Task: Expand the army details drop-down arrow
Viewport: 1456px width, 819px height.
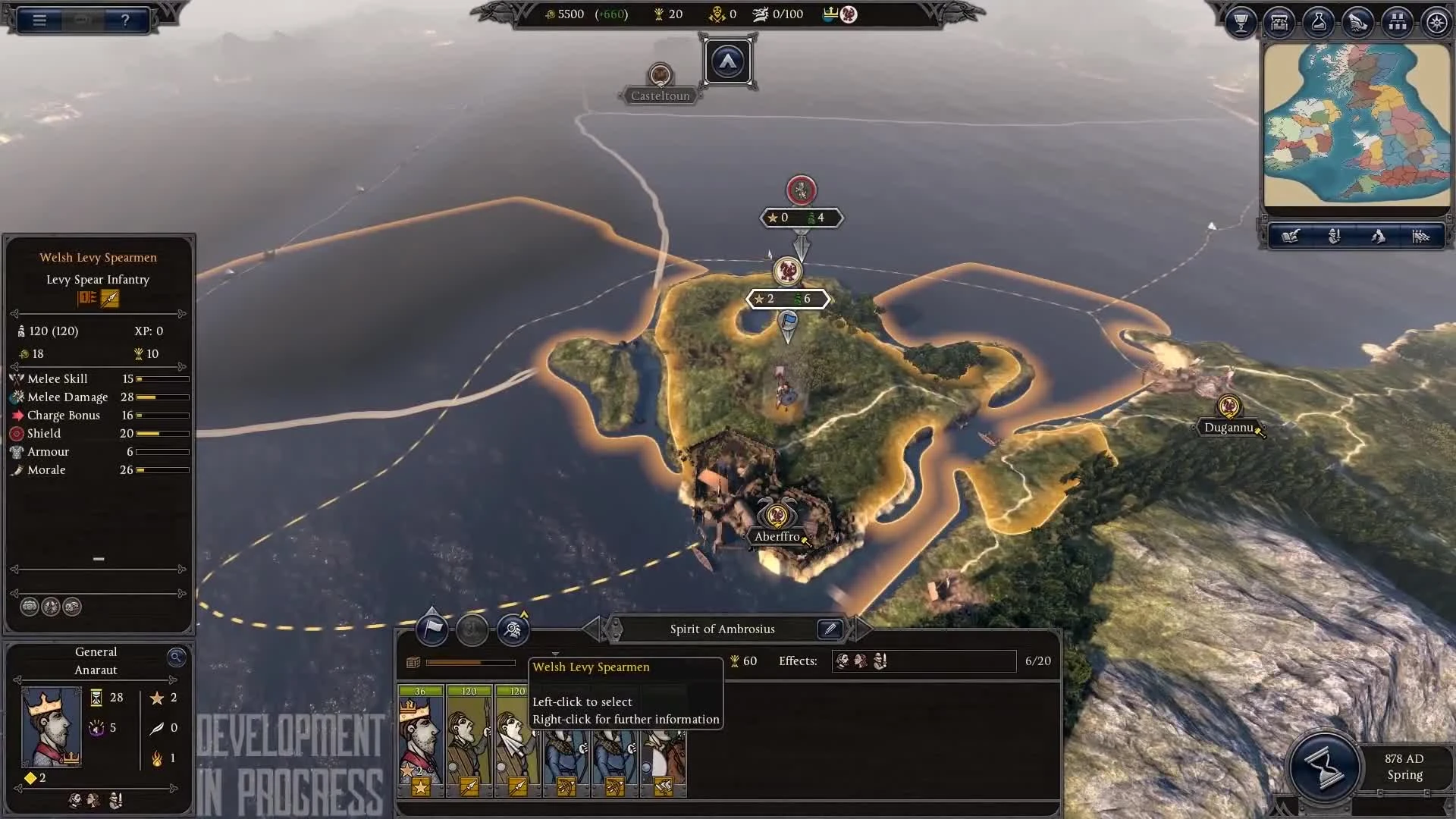Action: [556, 654]
